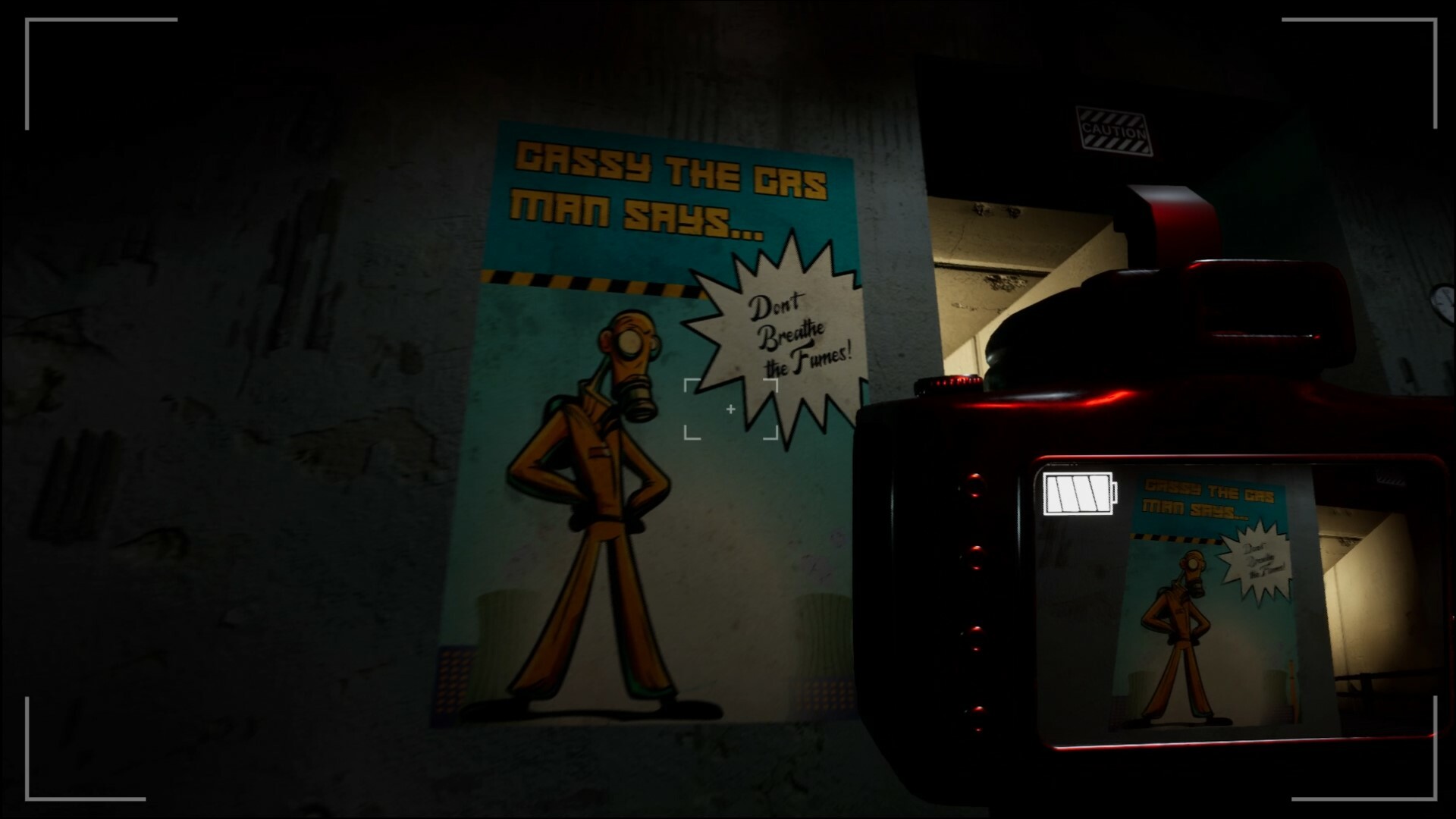Click the focus reticle crosshair in the viewfinder
Viewport: 1456px width, 819px height.
pyautogui.click(x=730, y=408)
